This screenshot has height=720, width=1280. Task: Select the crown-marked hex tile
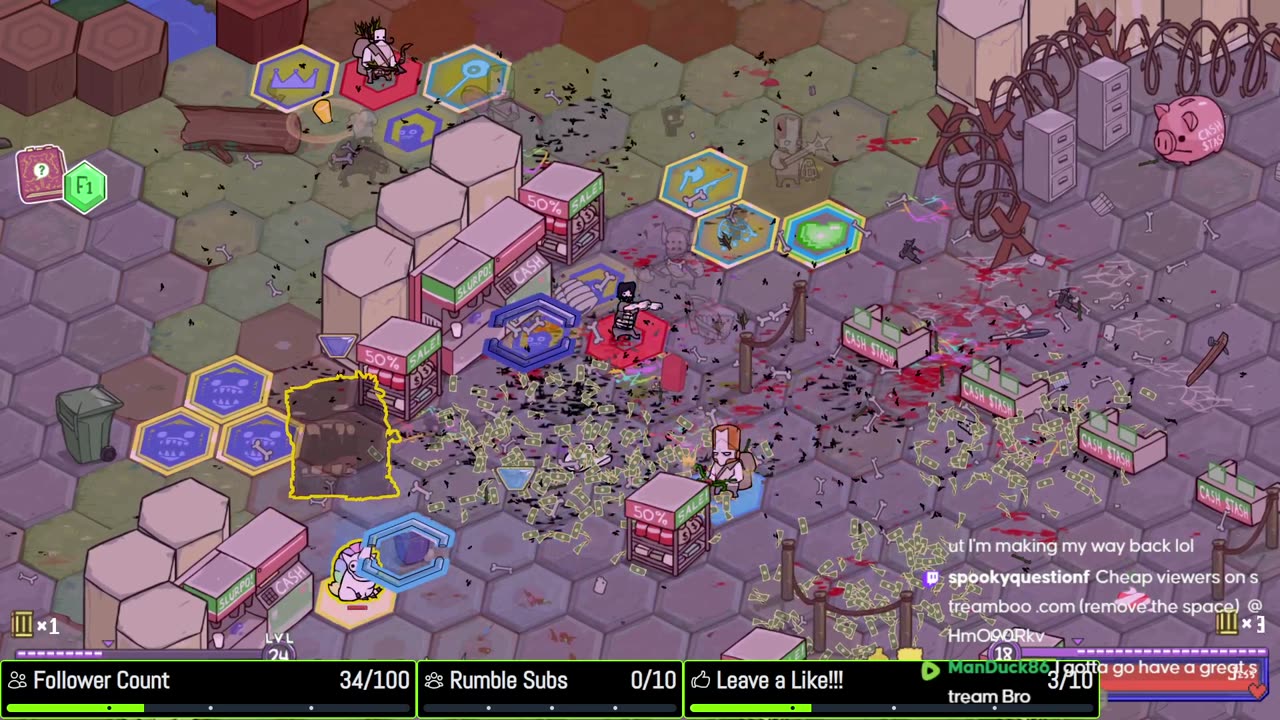(295, 76)
